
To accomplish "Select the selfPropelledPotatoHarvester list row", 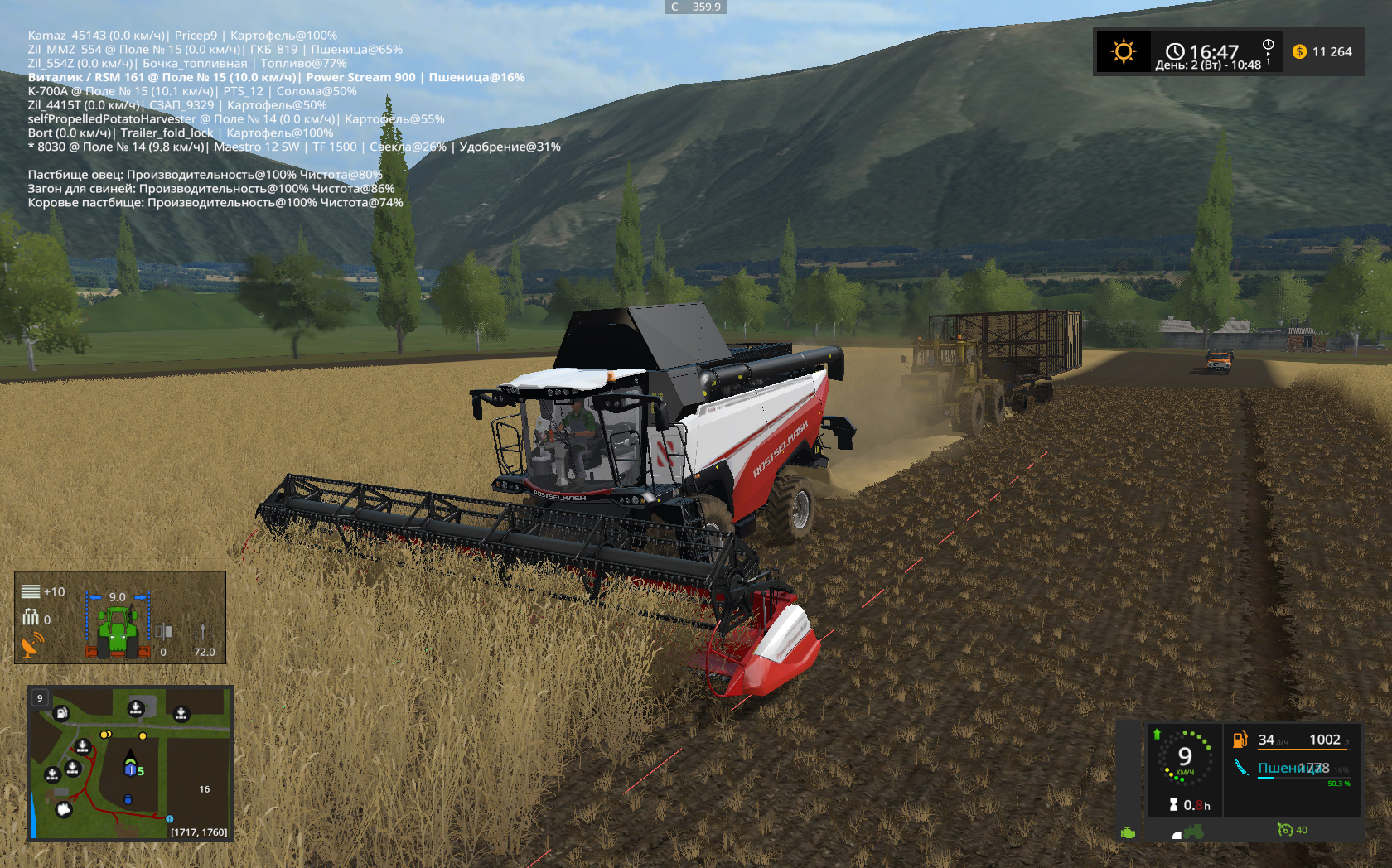I will [x=236, y=119].
